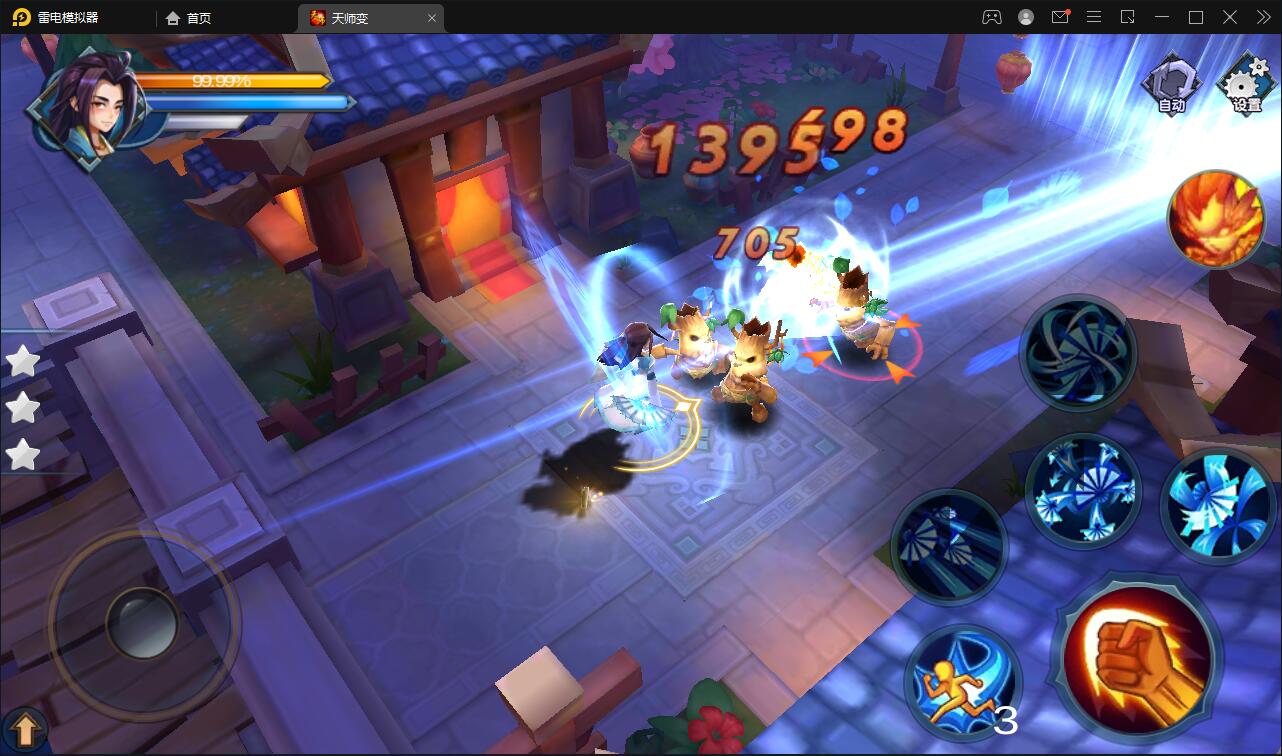Trigger the running figure dodge skill
The height and width of the screenshot is (756, 1282).
click(962, 684)
